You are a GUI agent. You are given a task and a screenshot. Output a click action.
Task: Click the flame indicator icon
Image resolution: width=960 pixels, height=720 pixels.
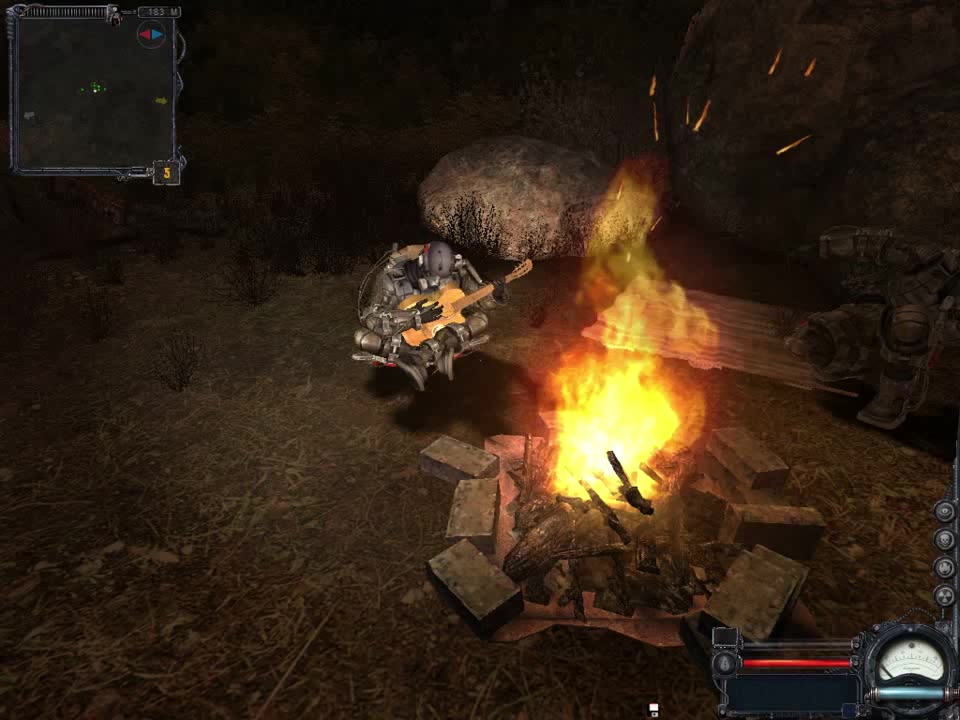[944, 568]
